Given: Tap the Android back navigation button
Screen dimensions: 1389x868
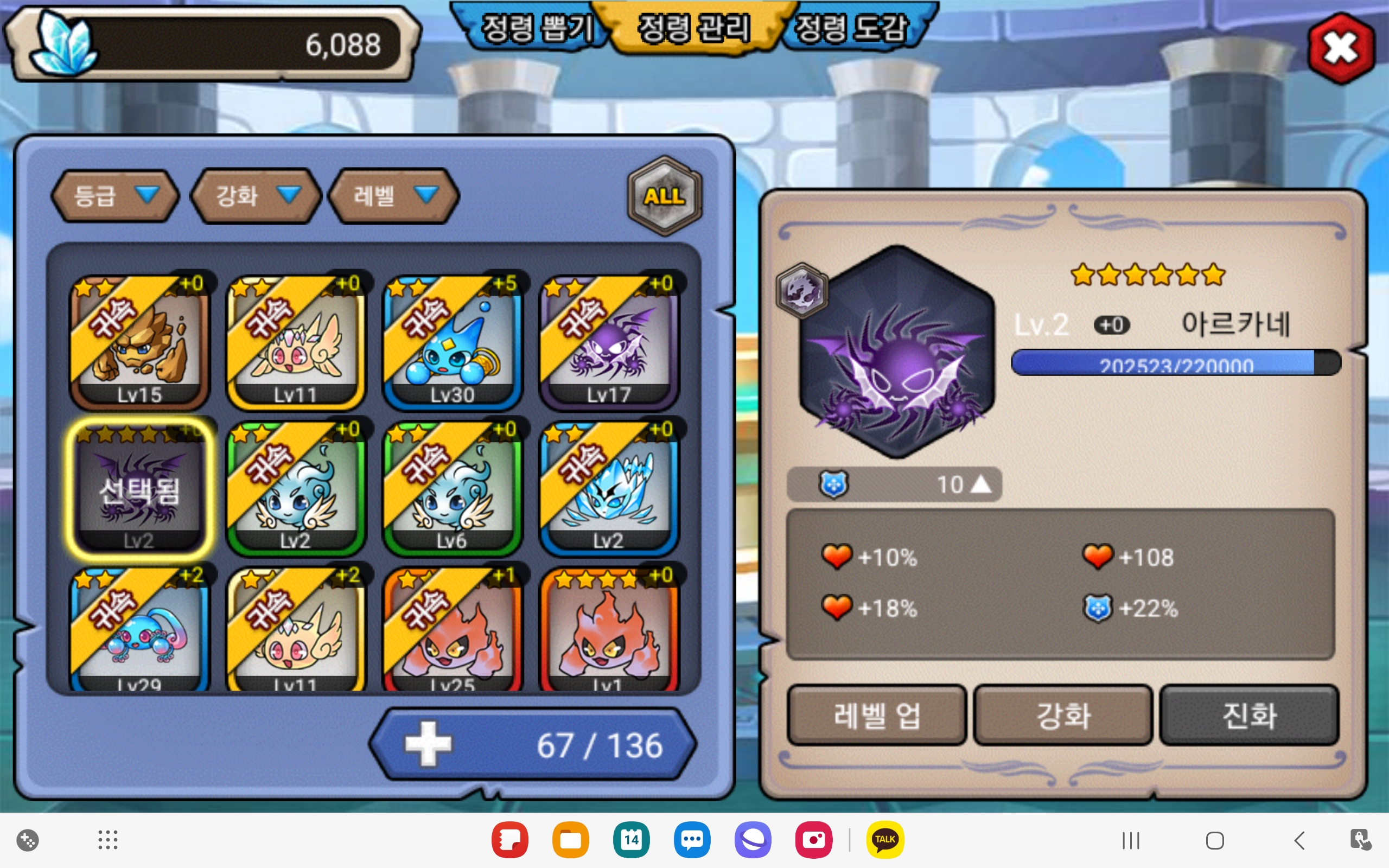Looking at the screenshot, I should (1299, 840).
